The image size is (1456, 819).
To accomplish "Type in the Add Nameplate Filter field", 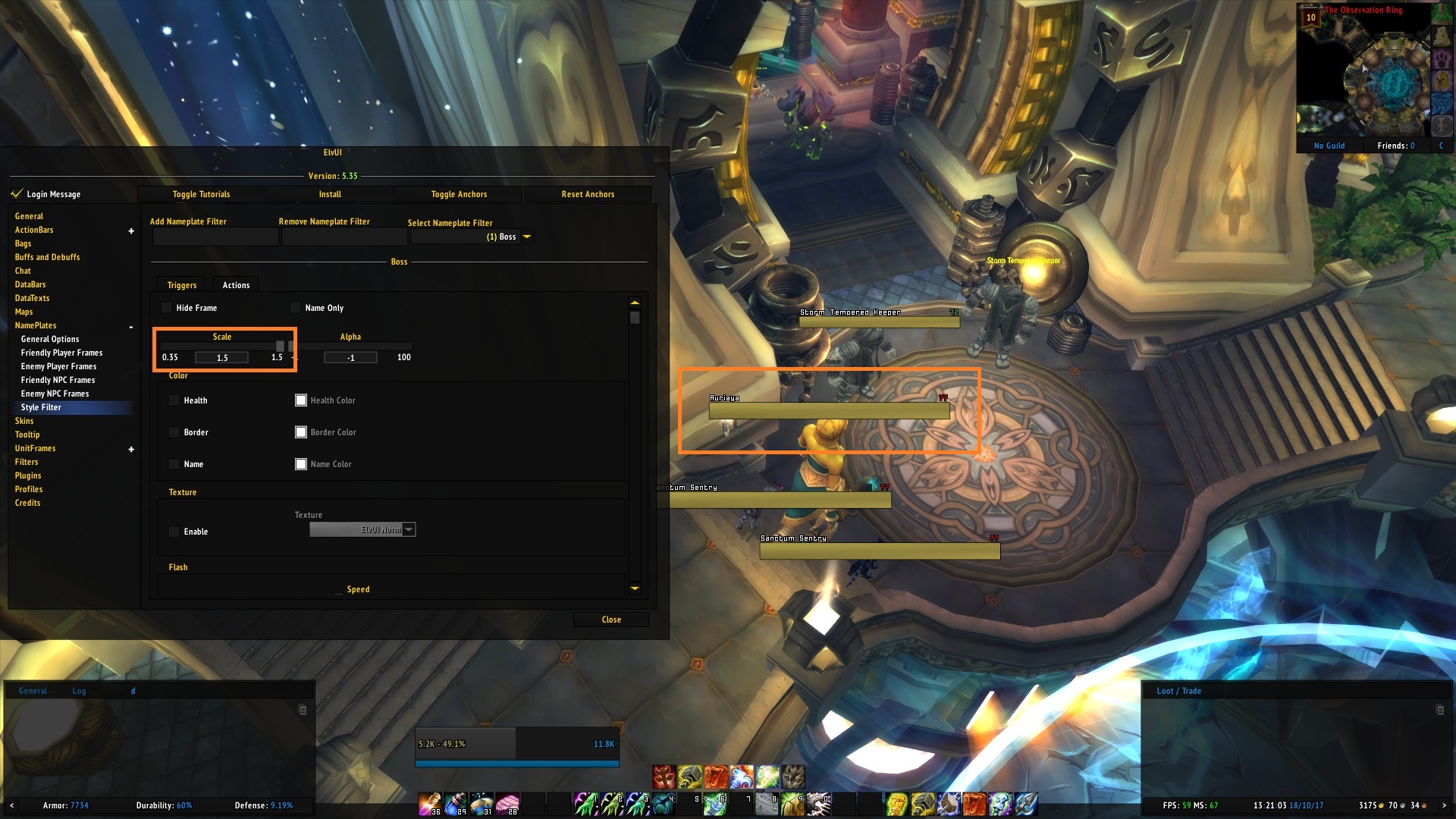I will click(x=215, y=237).
